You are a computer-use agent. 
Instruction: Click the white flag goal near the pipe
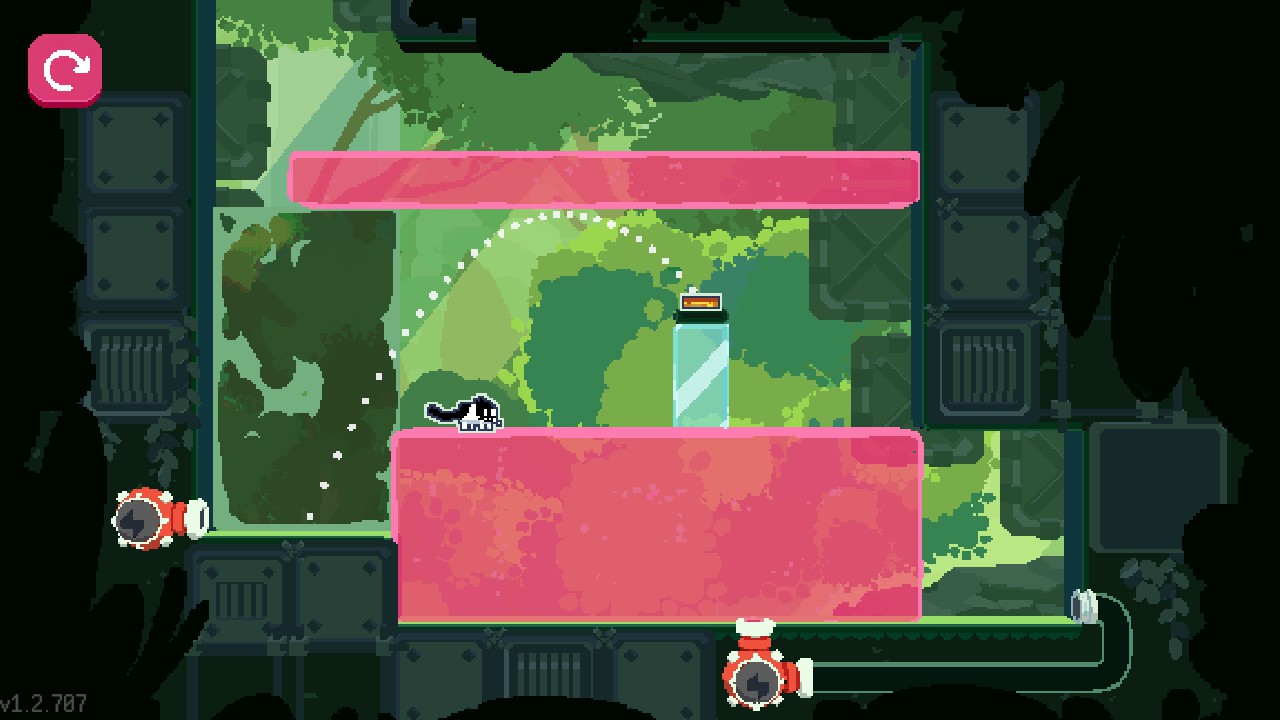tap(1084, 604)
